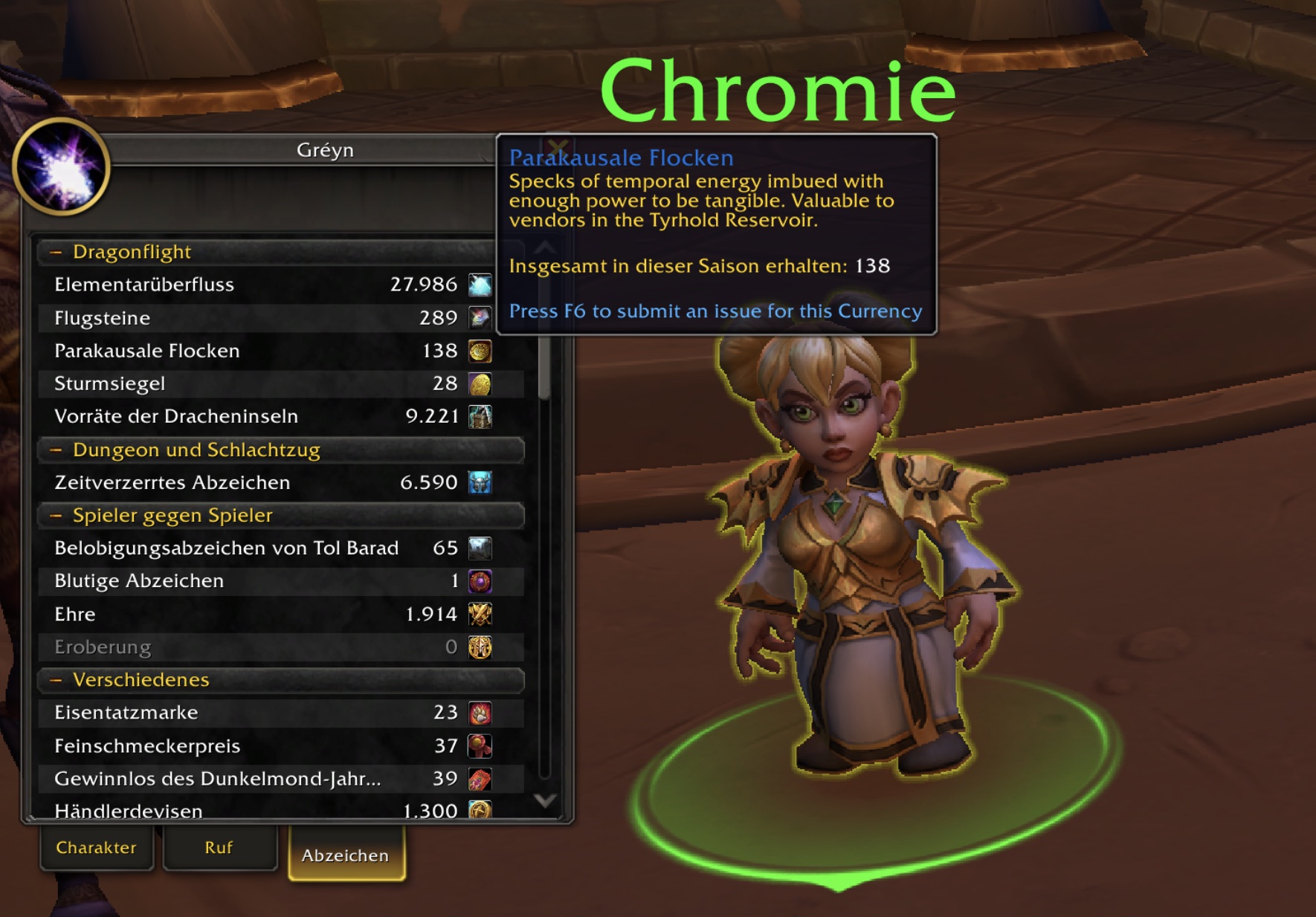
Task: Switch to the Charakter tab
Action: pos(97,848)
